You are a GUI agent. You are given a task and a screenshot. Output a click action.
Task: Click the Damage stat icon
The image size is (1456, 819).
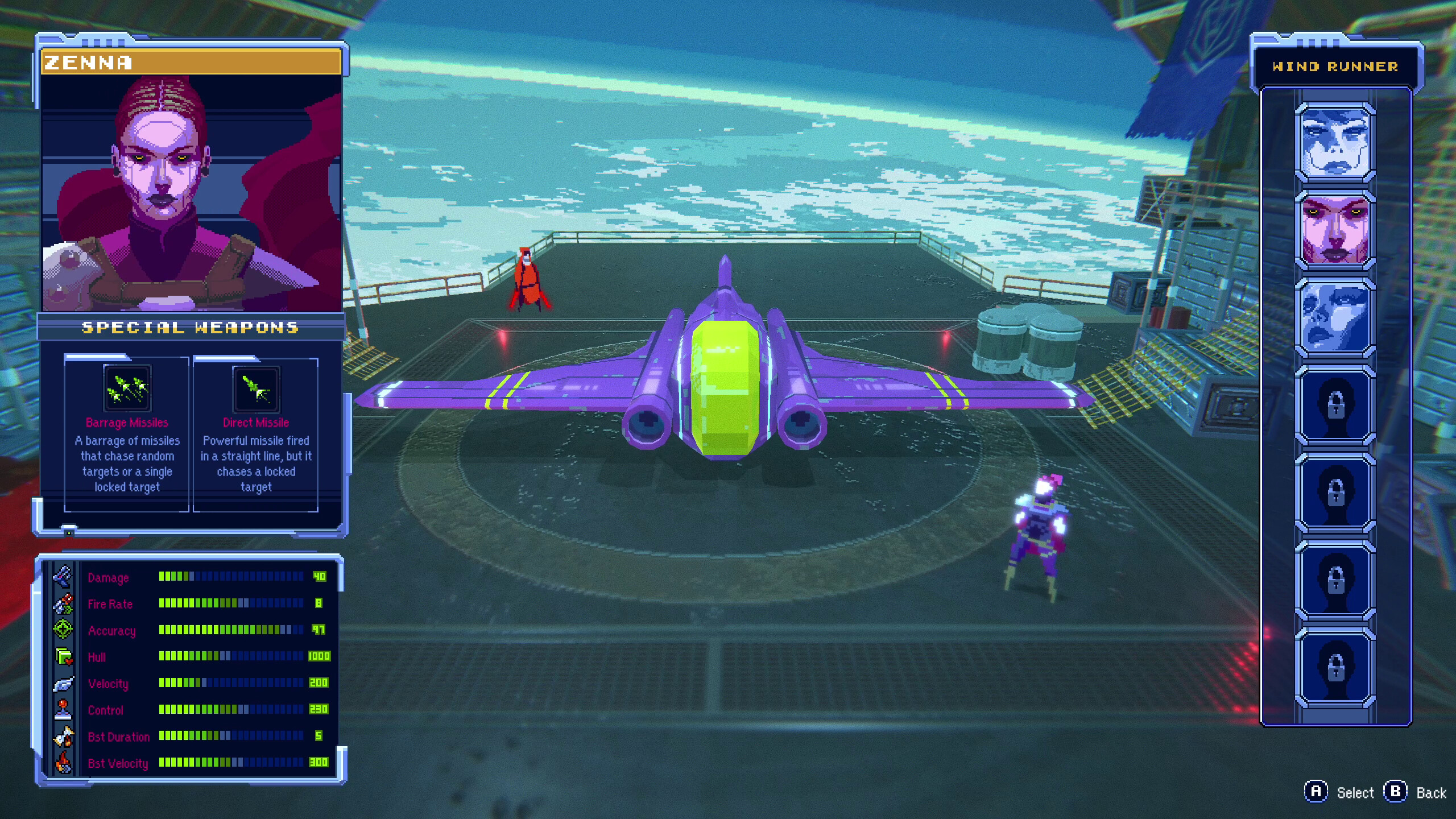[64, 578]
